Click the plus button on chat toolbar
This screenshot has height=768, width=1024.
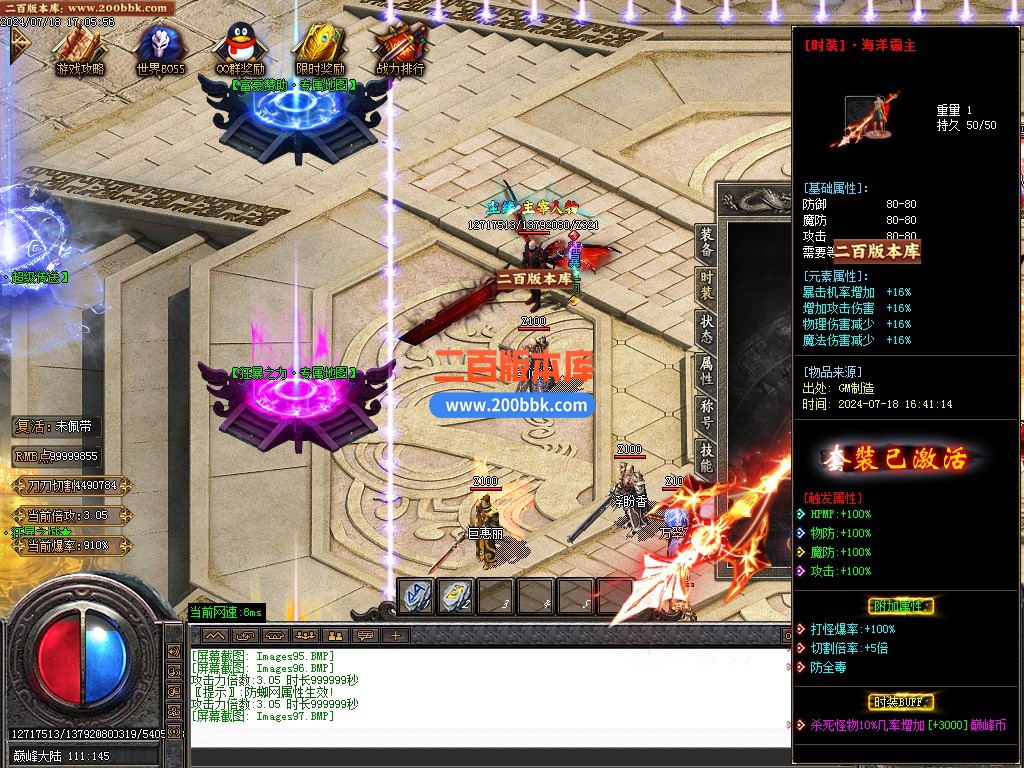(396, 635)
